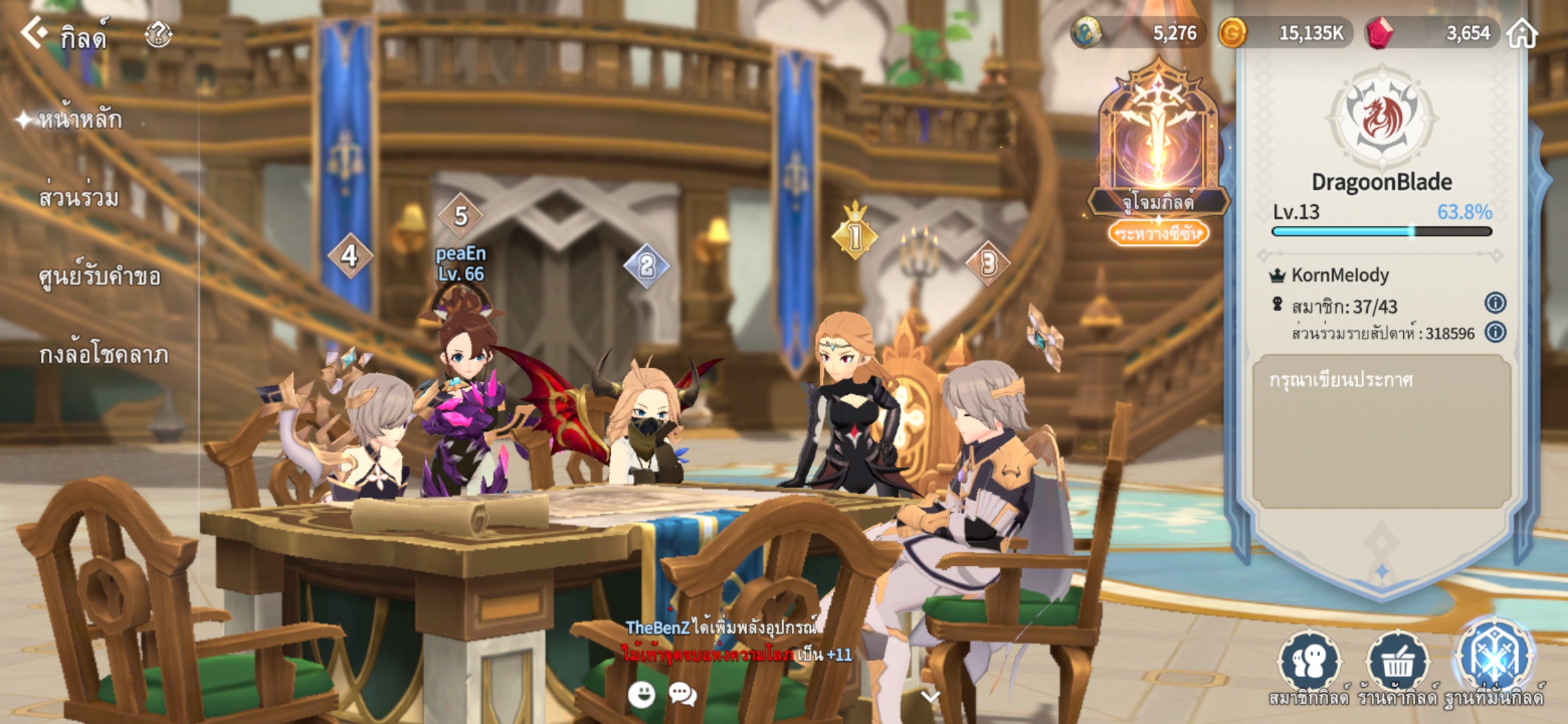1568x724 pixels.
Task: Show info for weekly contribution total
Action: (1495, 332)
